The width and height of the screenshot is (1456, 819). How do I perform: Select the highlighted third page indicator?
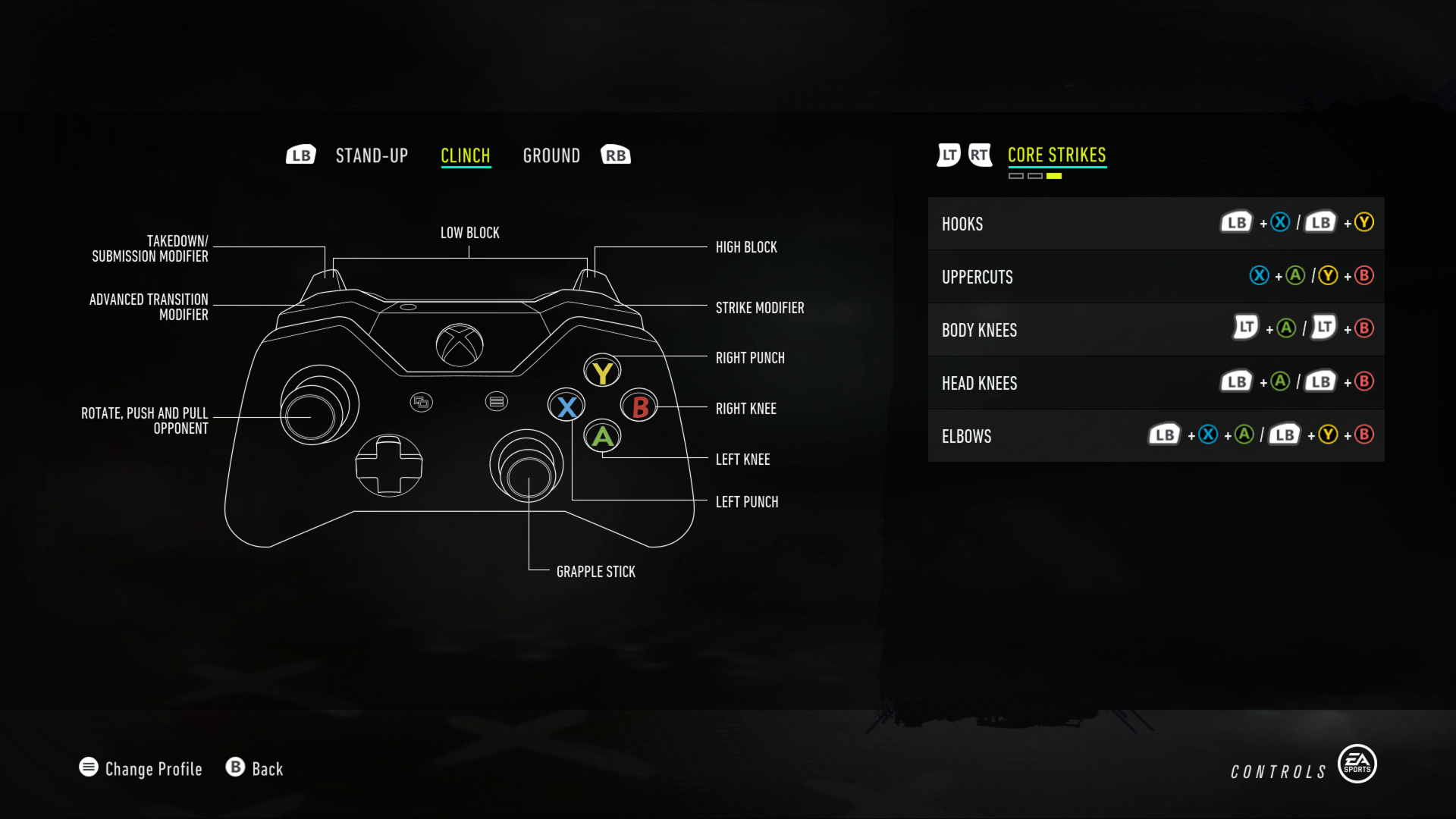[1055, 174]
